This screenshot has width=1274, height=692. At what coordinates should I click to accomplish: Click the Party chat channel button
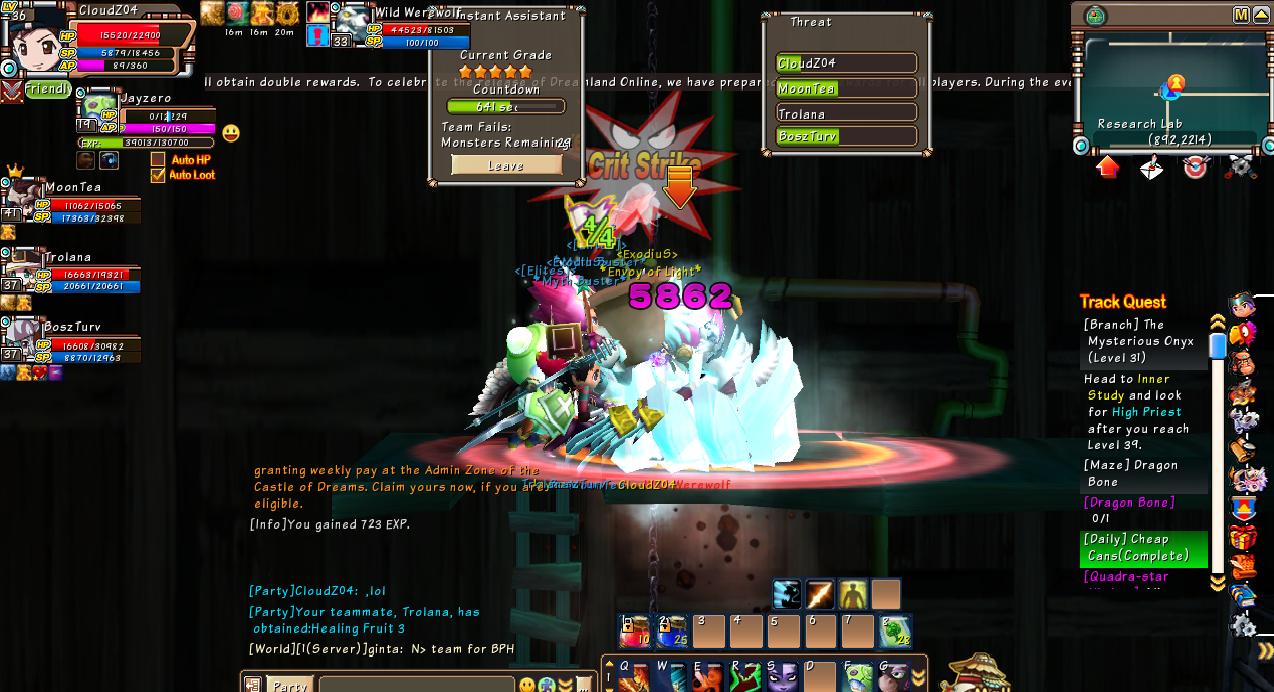coord(289,685)
